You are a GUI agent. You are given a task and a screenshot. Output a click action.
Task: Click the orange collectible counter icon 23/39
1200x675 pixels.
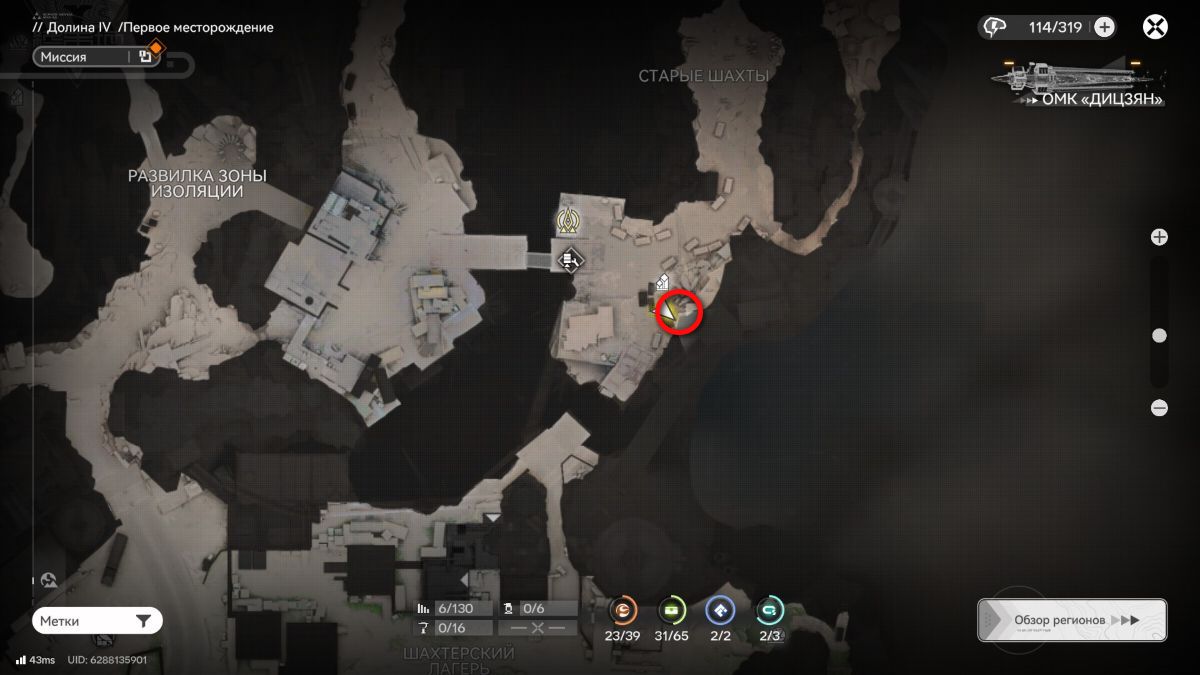[623, 610]
